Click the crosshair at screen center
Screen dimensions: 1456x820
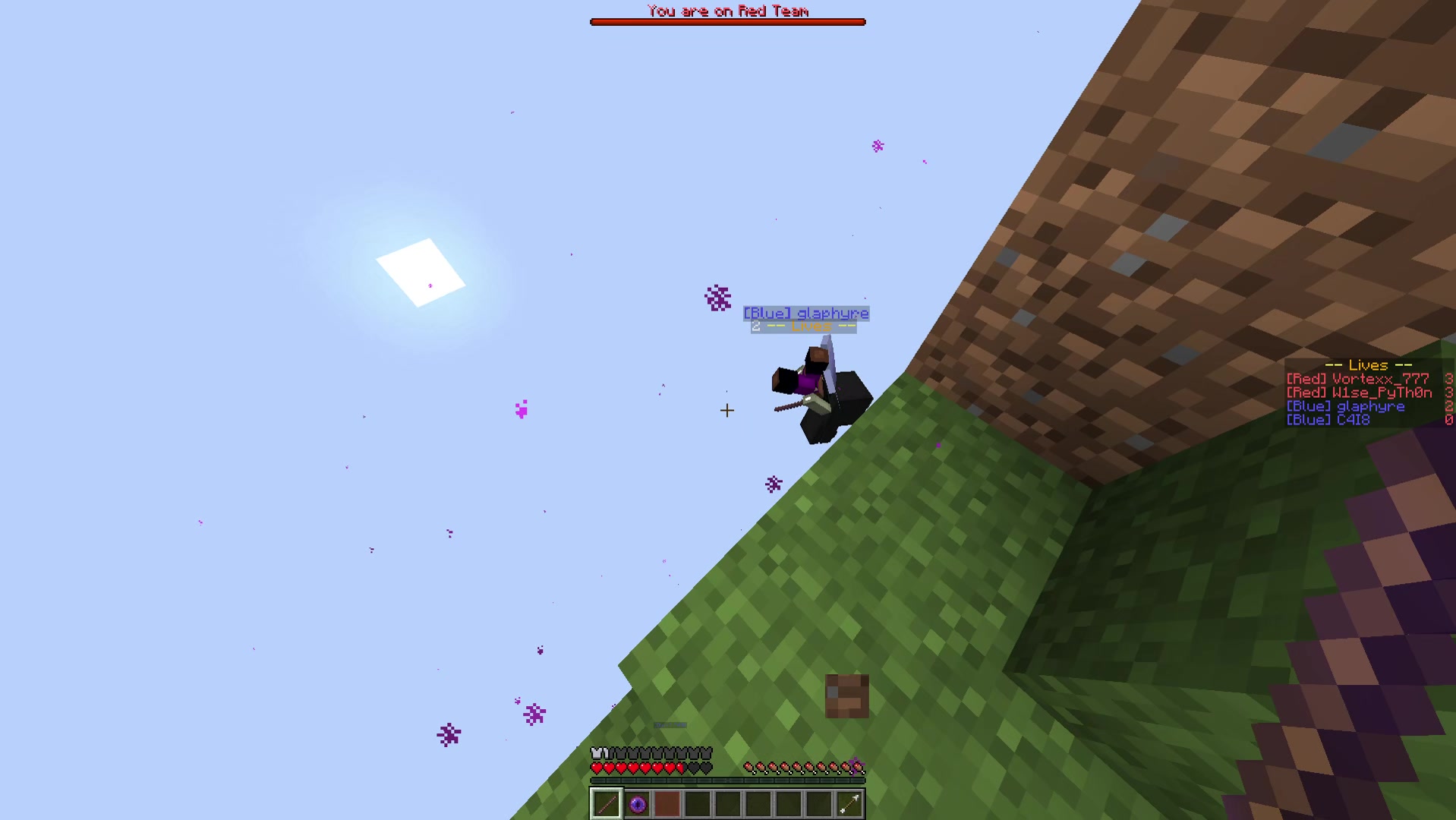click(726, 411)
